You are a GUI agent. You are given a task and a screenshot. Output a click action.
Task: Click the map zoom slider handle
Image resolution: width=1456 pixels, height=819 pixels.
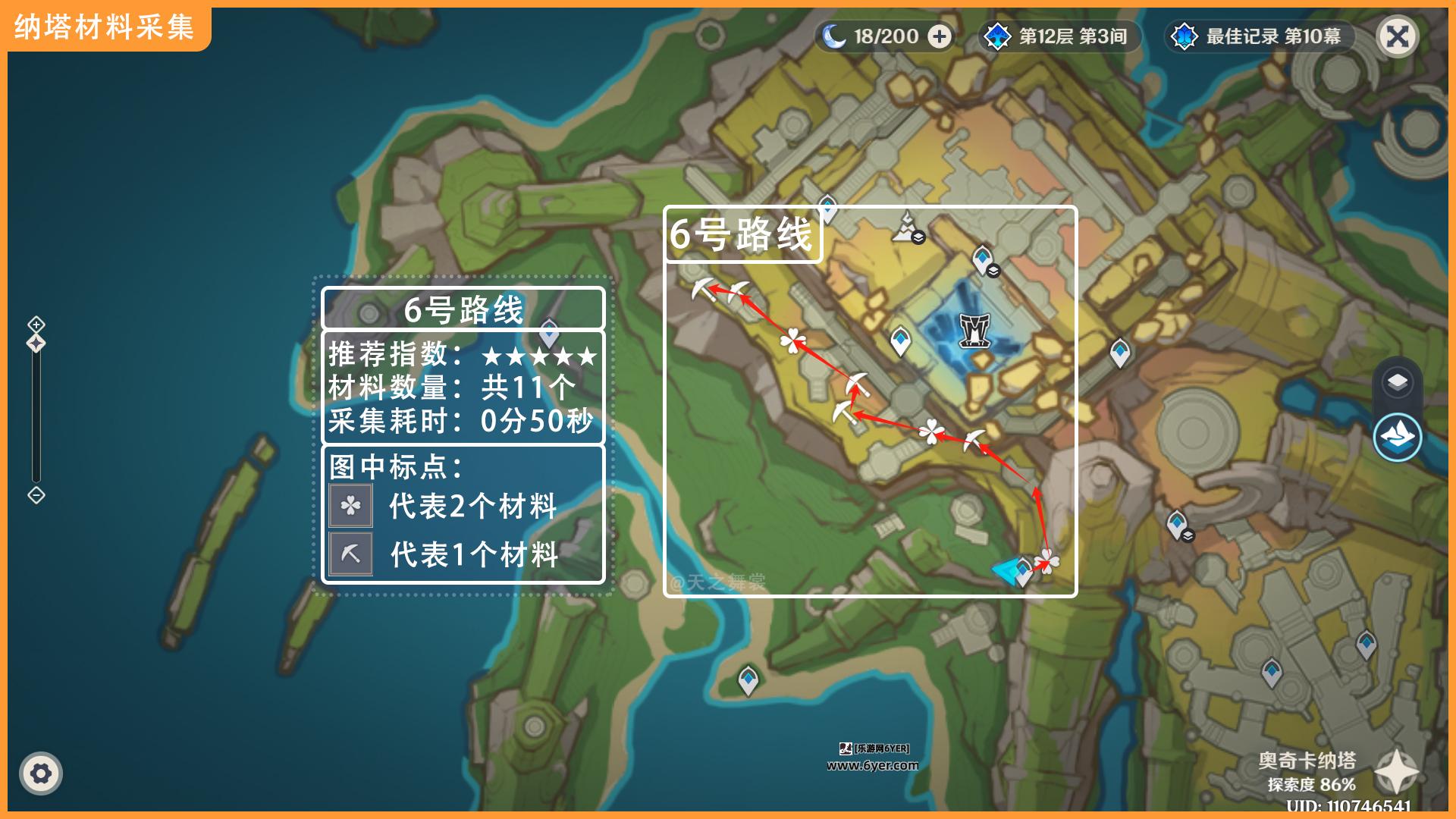pyautogui.click(x=36, y=344)
